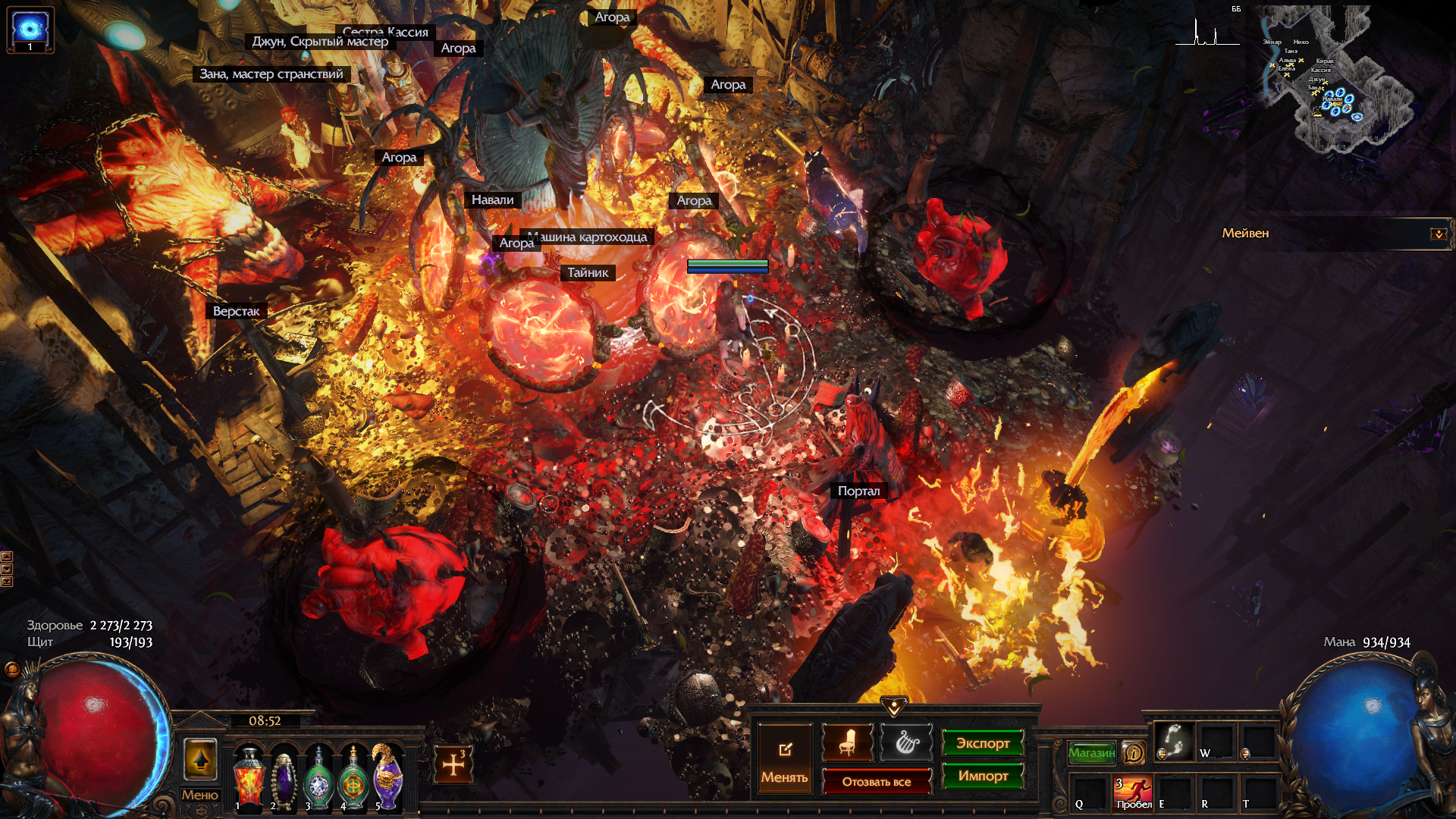Image resolution: width=1456 pixels, height=819 pixels.
Task: Activate the running man dash skill
Action: click(1133, 791)
